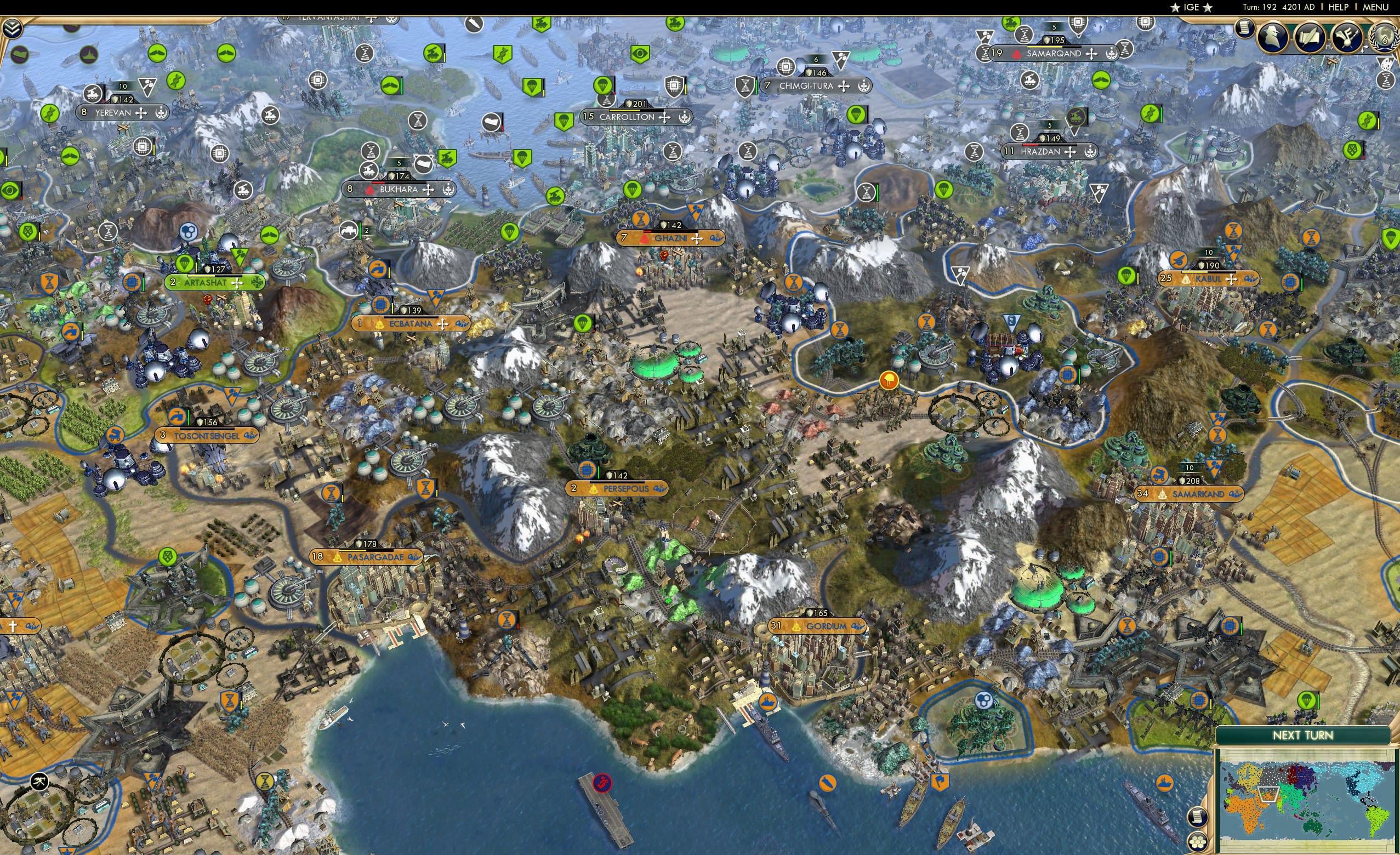Click the flame religion icon on Bukhara's banner
Screen dimensions: 1400x855
tap(370, 191)
